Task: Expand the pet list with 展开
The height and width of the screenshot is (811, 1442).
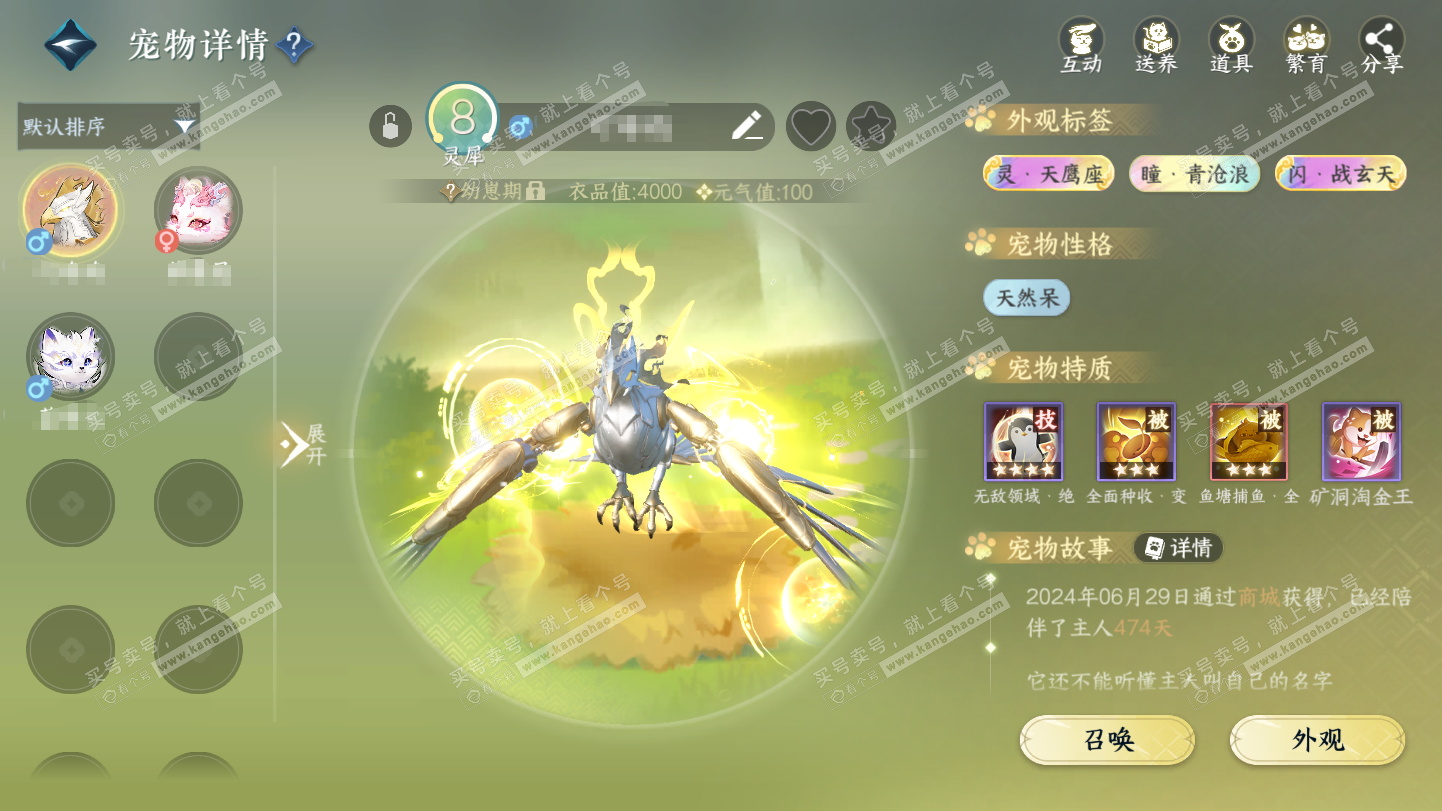Action: [x=302, y=444]
